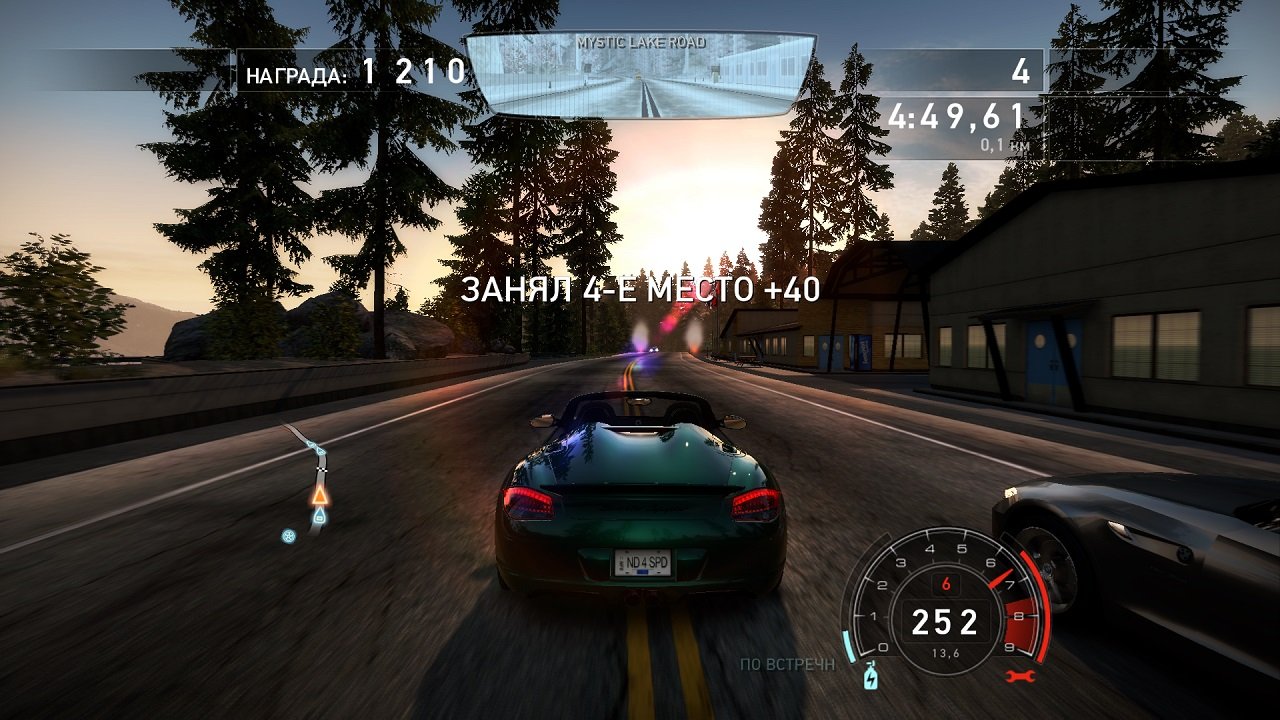Click the spiked wheel hazard icon near route track
Screen dimensions: 1280x720
tap(288, 536)
